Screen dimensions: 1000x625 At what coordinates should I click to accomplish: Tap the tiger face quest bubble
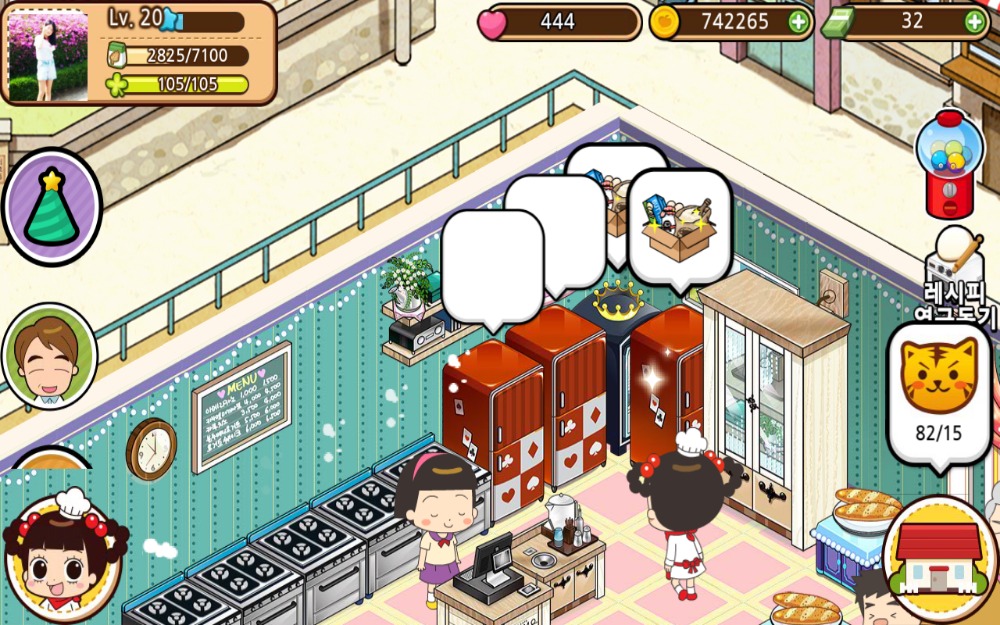939,392
